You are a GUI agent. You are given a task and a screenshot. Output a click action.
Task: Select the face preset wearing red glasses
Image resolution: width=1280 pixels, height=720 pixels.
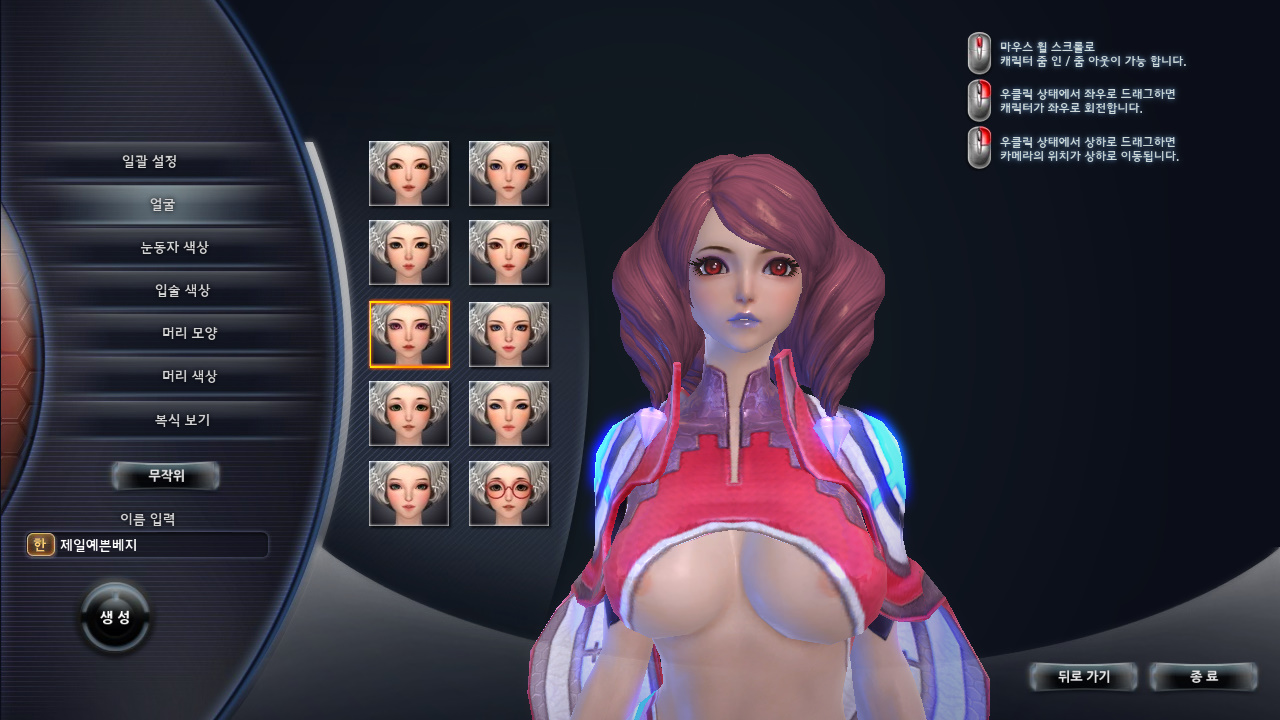click(x=509, y=493)
